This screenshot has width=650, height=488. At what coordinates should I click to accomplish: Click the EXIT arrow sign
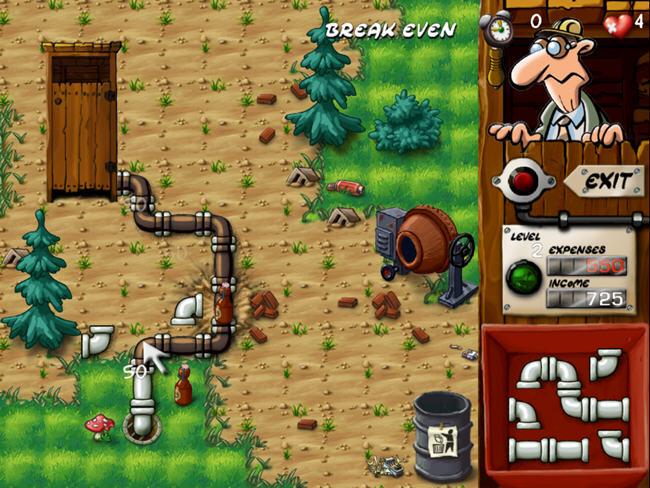pos(604,182)
